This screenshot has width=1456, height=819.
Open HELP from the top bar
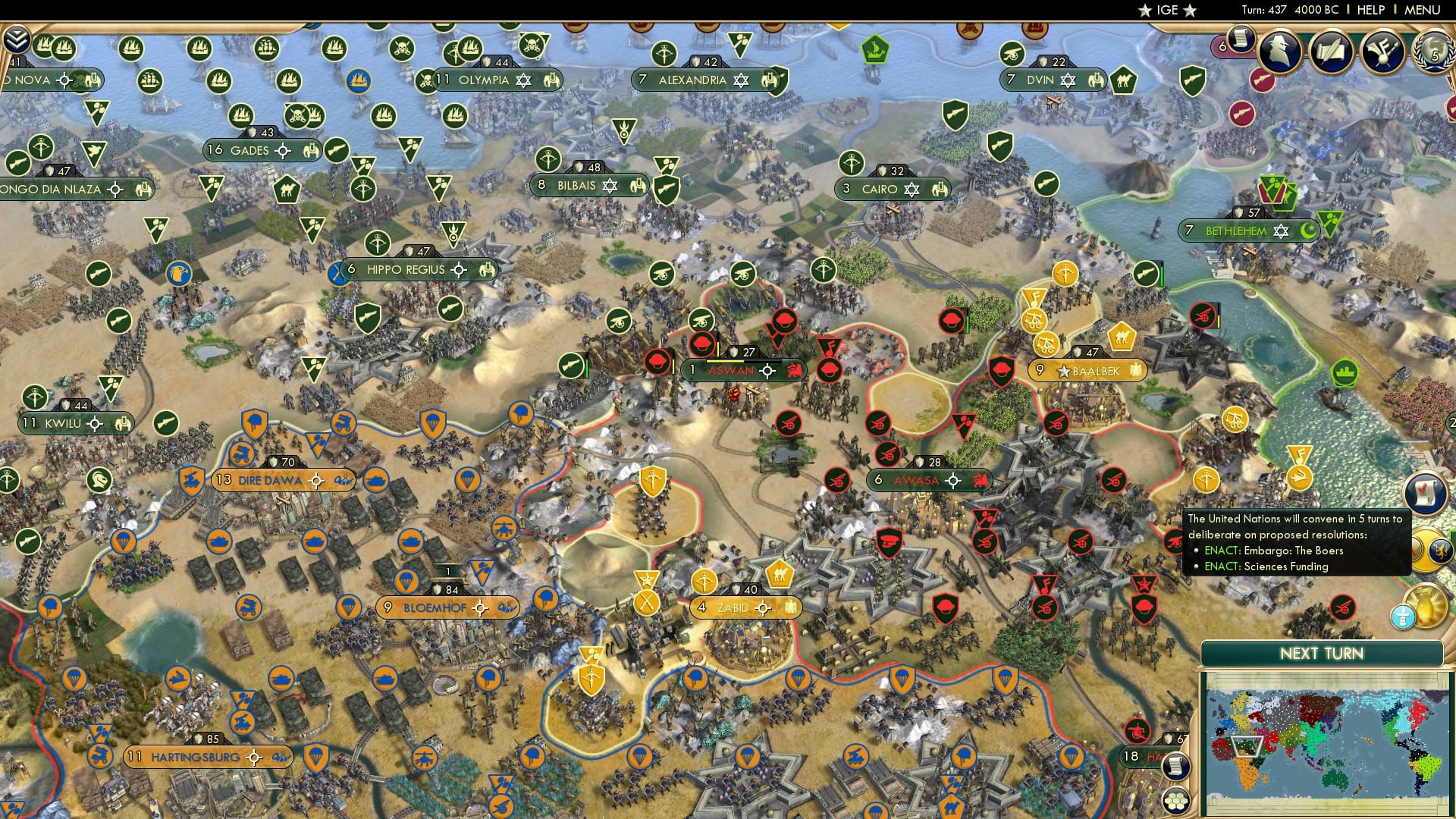[x=1370, y=9]
